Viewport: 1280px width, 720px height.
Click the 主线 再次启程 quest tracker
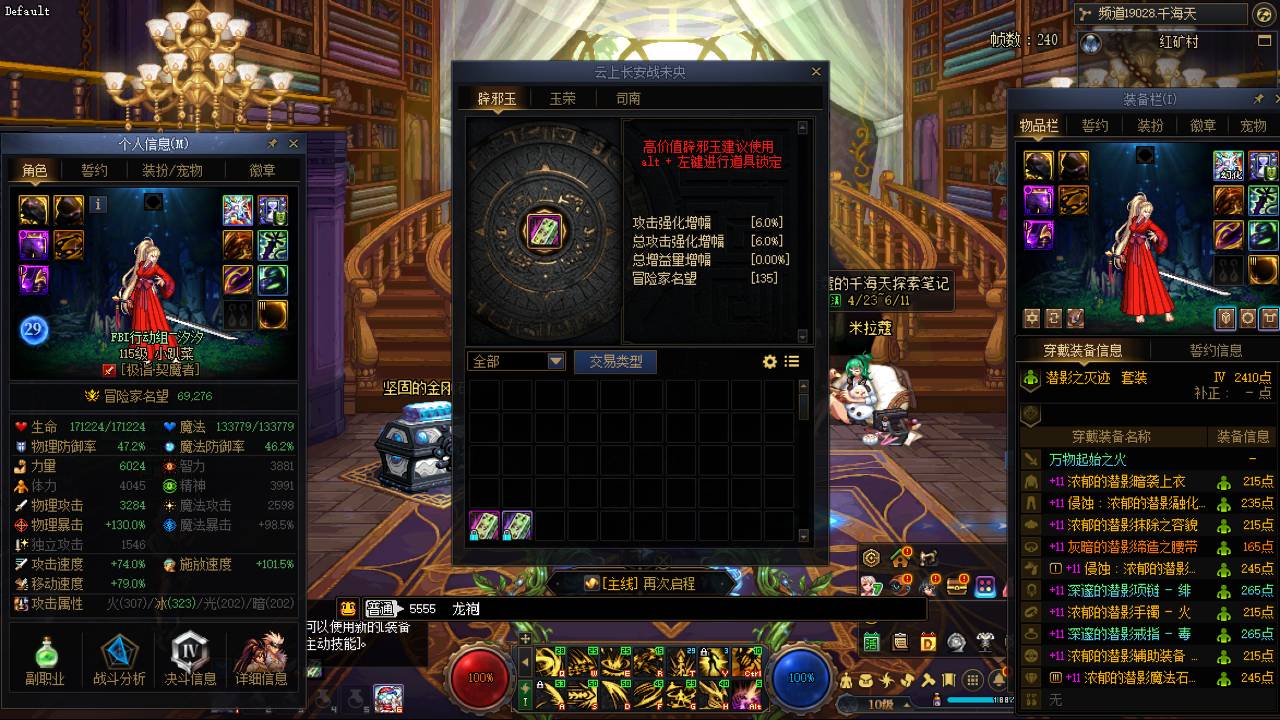click(640, 583)
